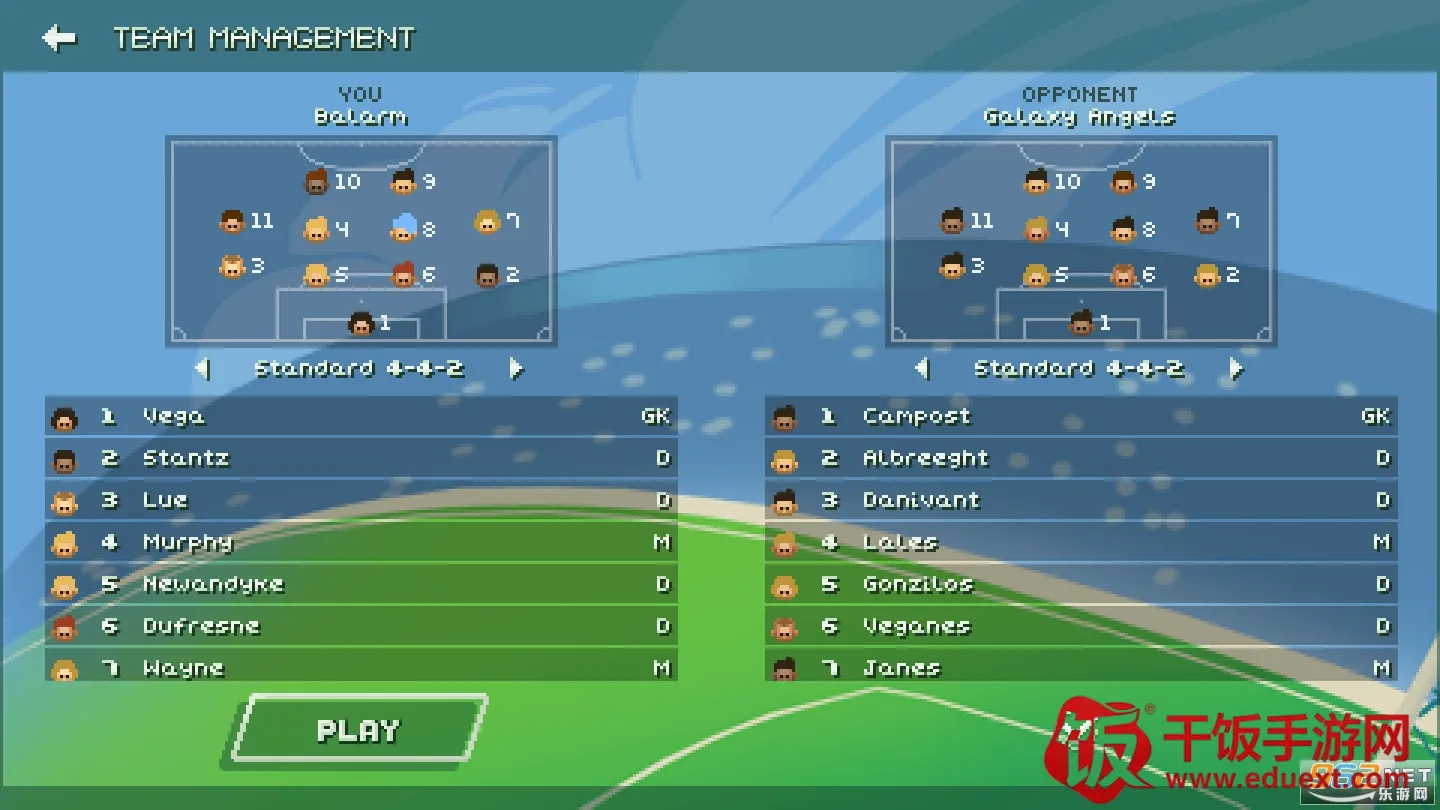Select Veganes row in opponent roster
This screenshot has height=810, width=1440.
(1080, 627)
